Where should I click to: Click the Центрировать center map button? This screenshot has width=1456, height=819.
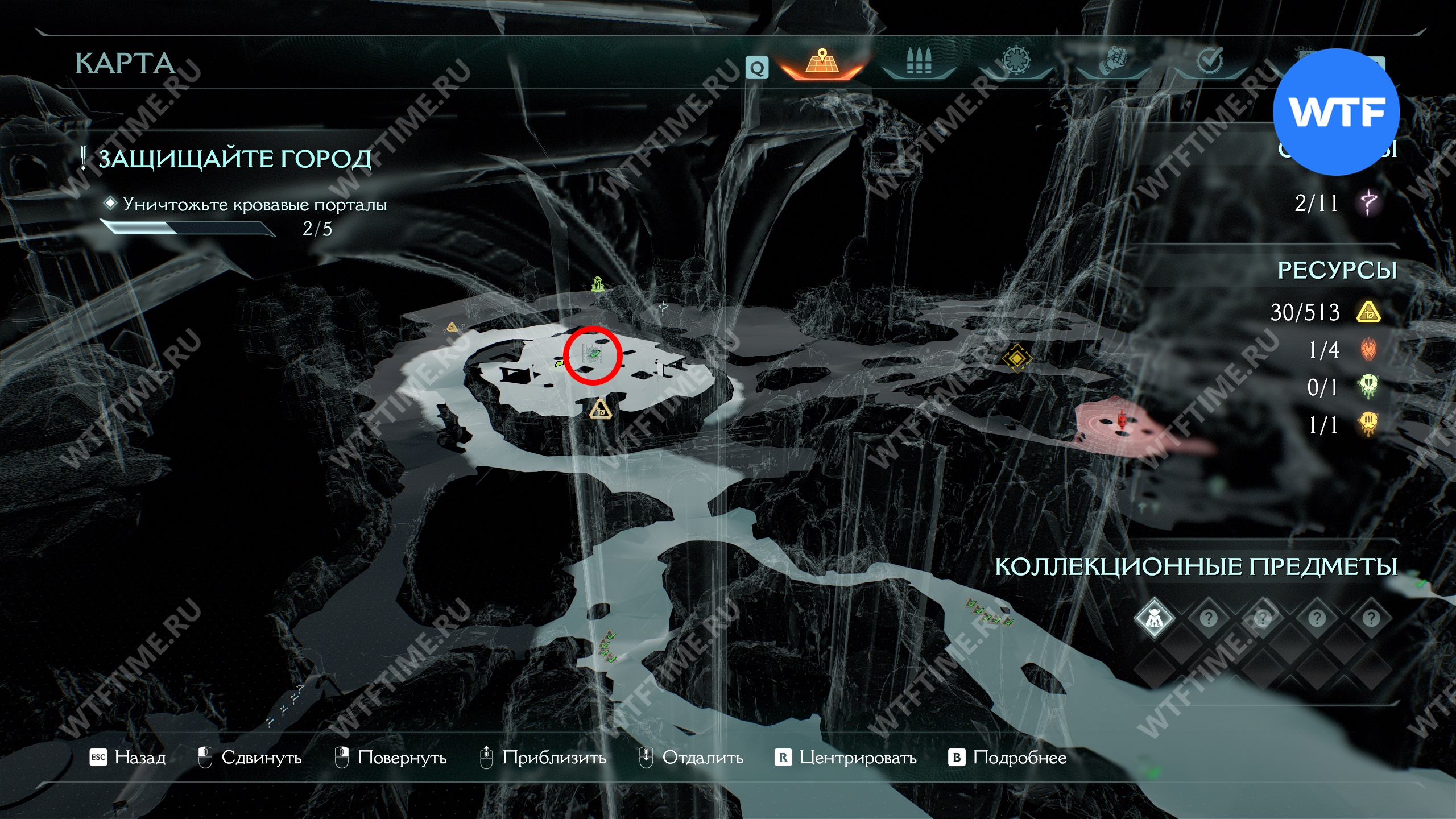click(x=846, y=758)
